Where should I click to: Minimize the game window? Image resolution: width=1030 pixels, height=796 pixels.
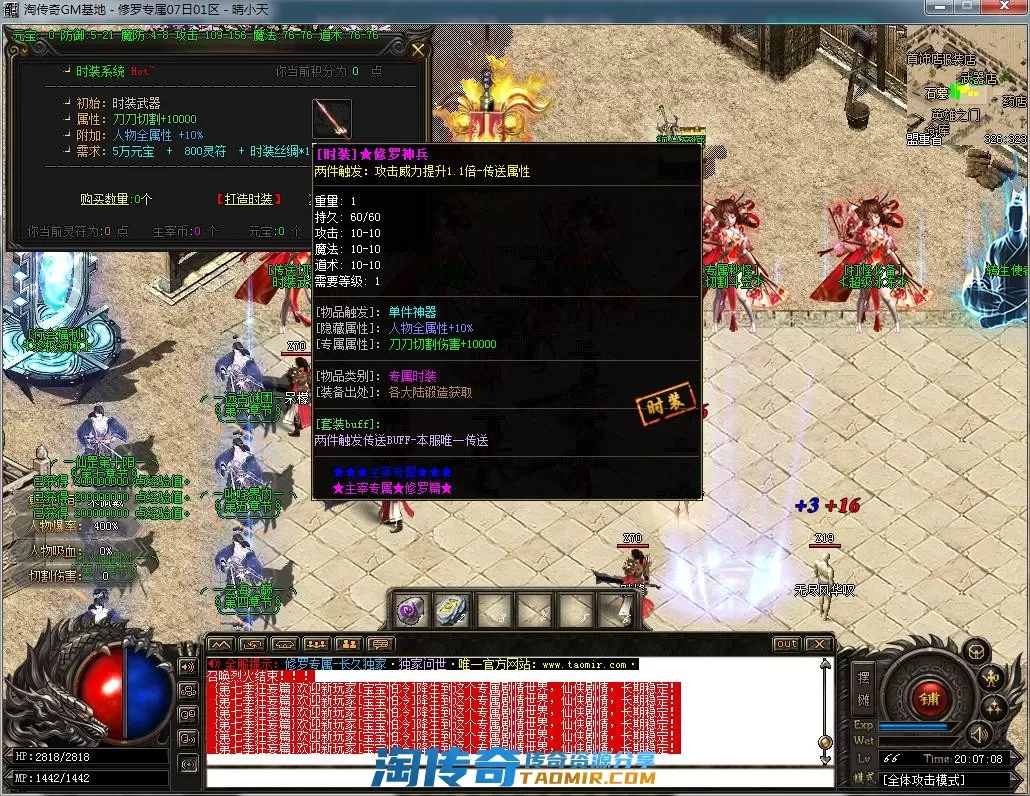[939, 7]
